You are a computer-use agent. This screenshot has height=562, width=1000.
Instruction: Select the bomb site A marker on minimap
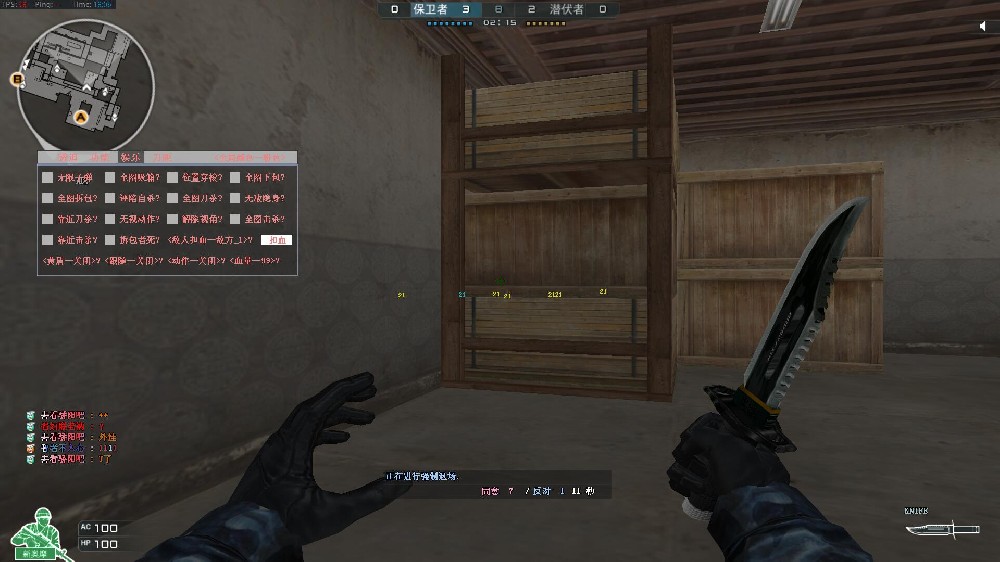tap(82, 117)
